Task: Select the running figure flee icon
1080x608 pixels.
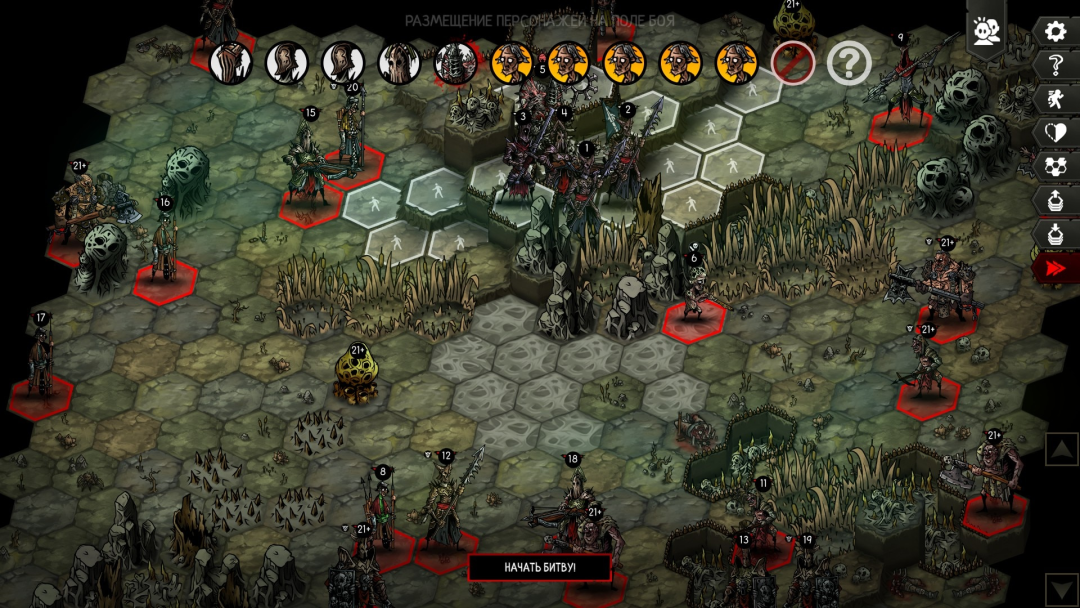Action: [1055, 99]
